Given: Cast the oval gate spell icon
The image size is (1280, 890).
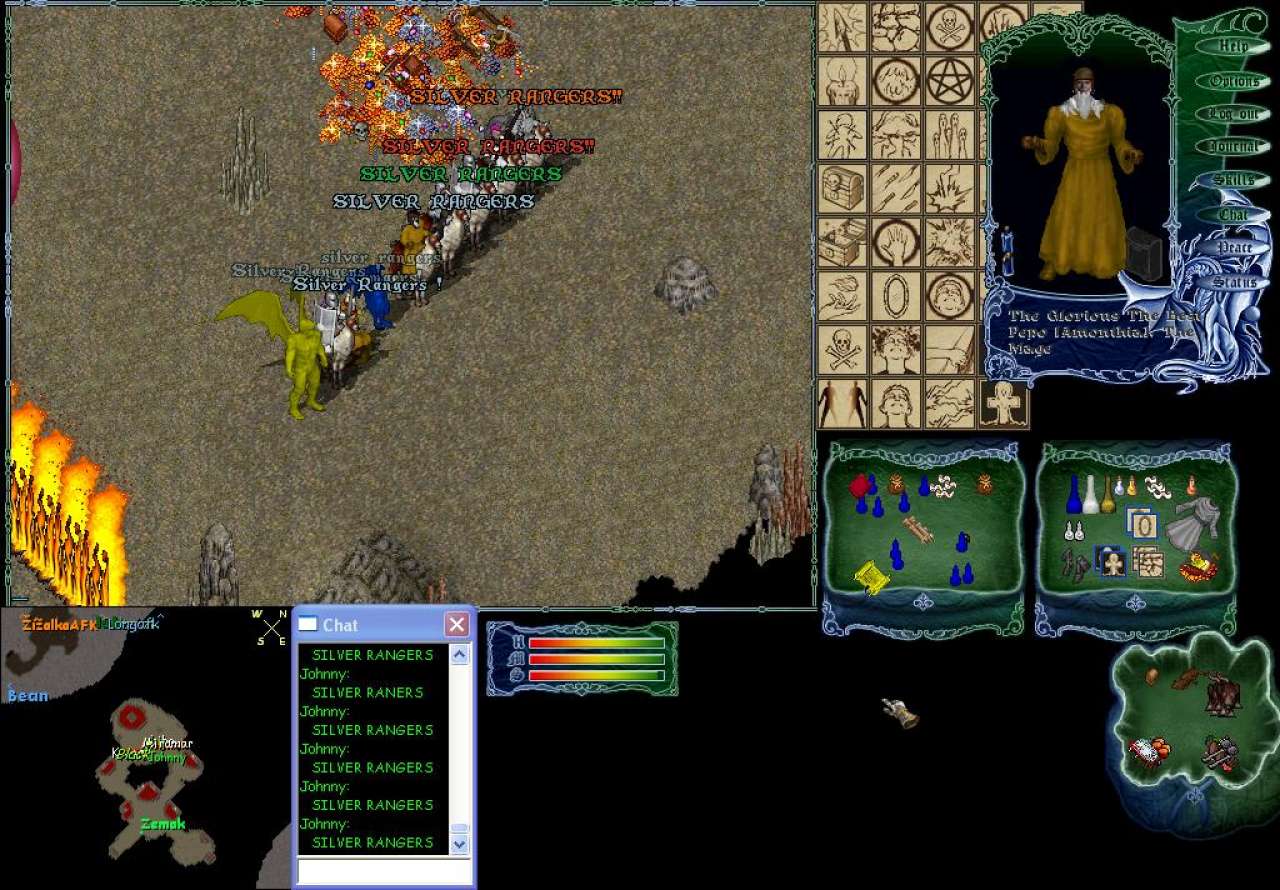Looking at the screenshot, I should 896,296.
